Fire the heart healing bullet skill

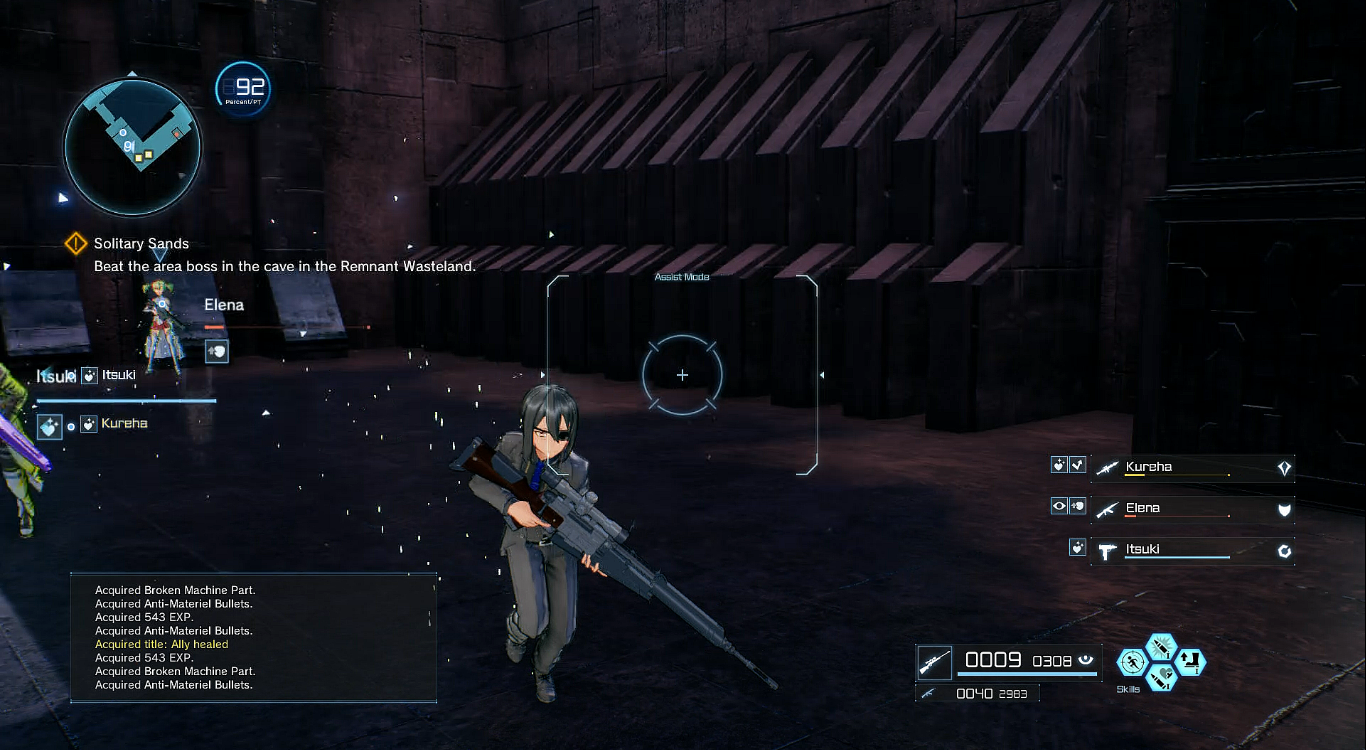click(1162, 677)
